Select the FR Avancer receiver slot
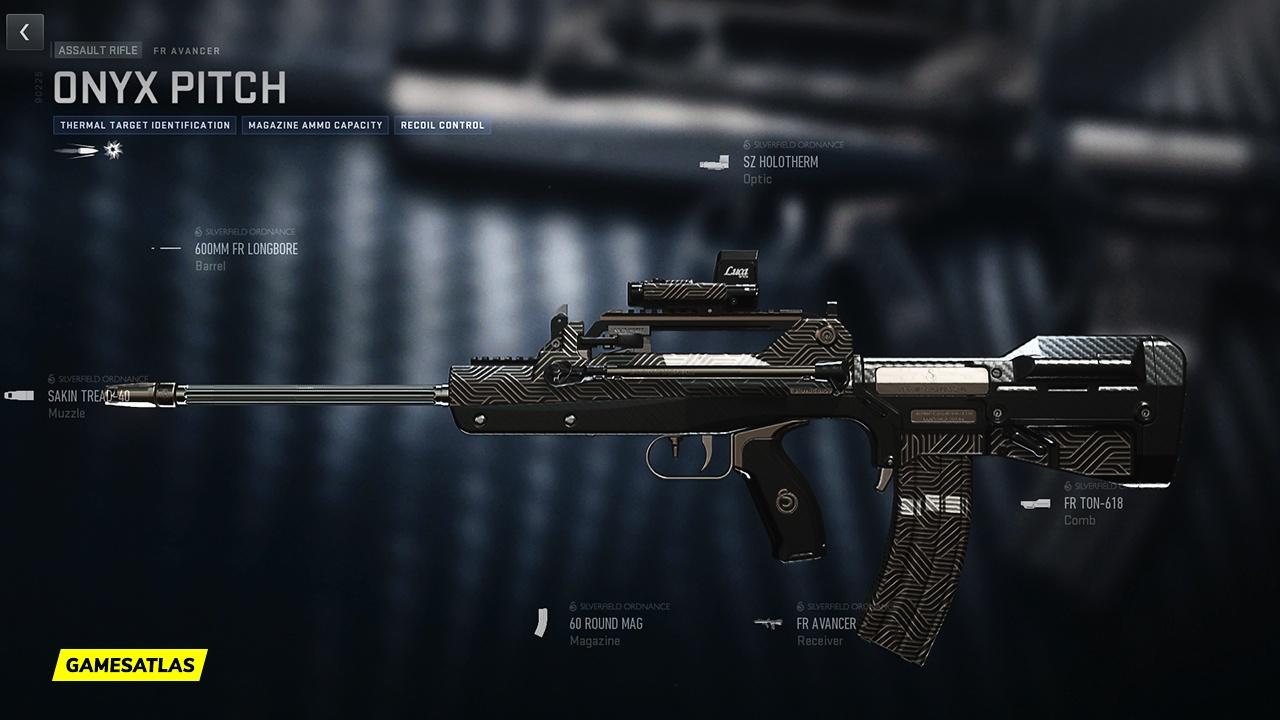The width and height of the screenshot is (1280, 720). coord(826,624)
